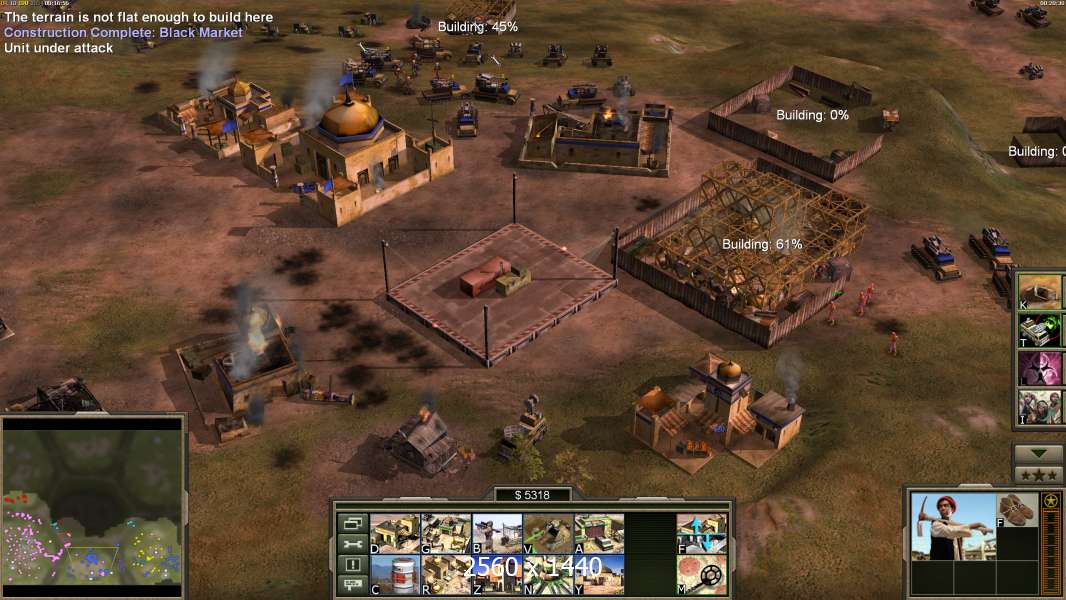Toggle the cyan arrows icon labeled F
Image resolution: width=1066 pixels, height=600 pixels.
pos(702,533)
